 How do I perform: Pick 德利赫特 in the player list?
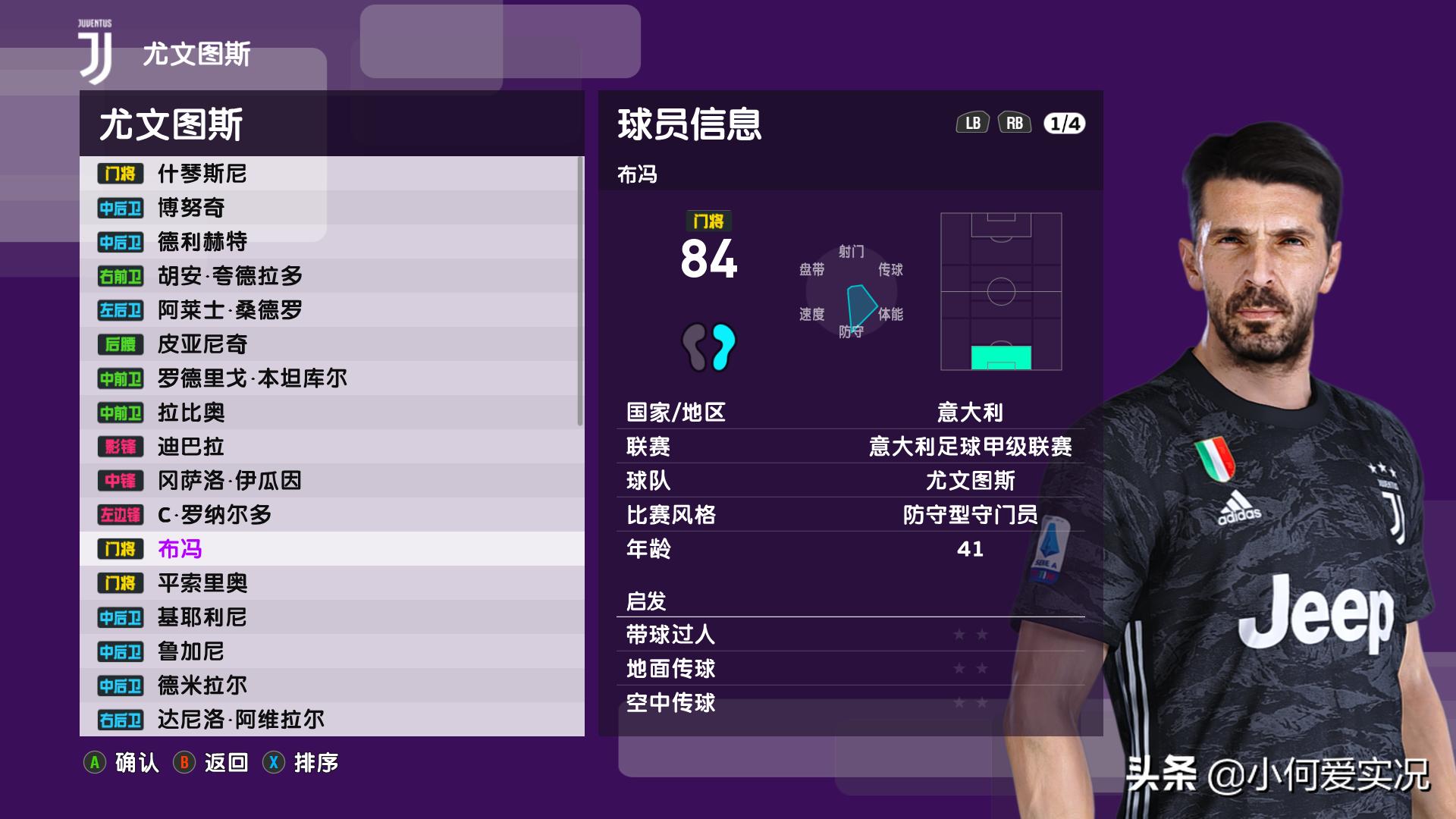point(331,242)
